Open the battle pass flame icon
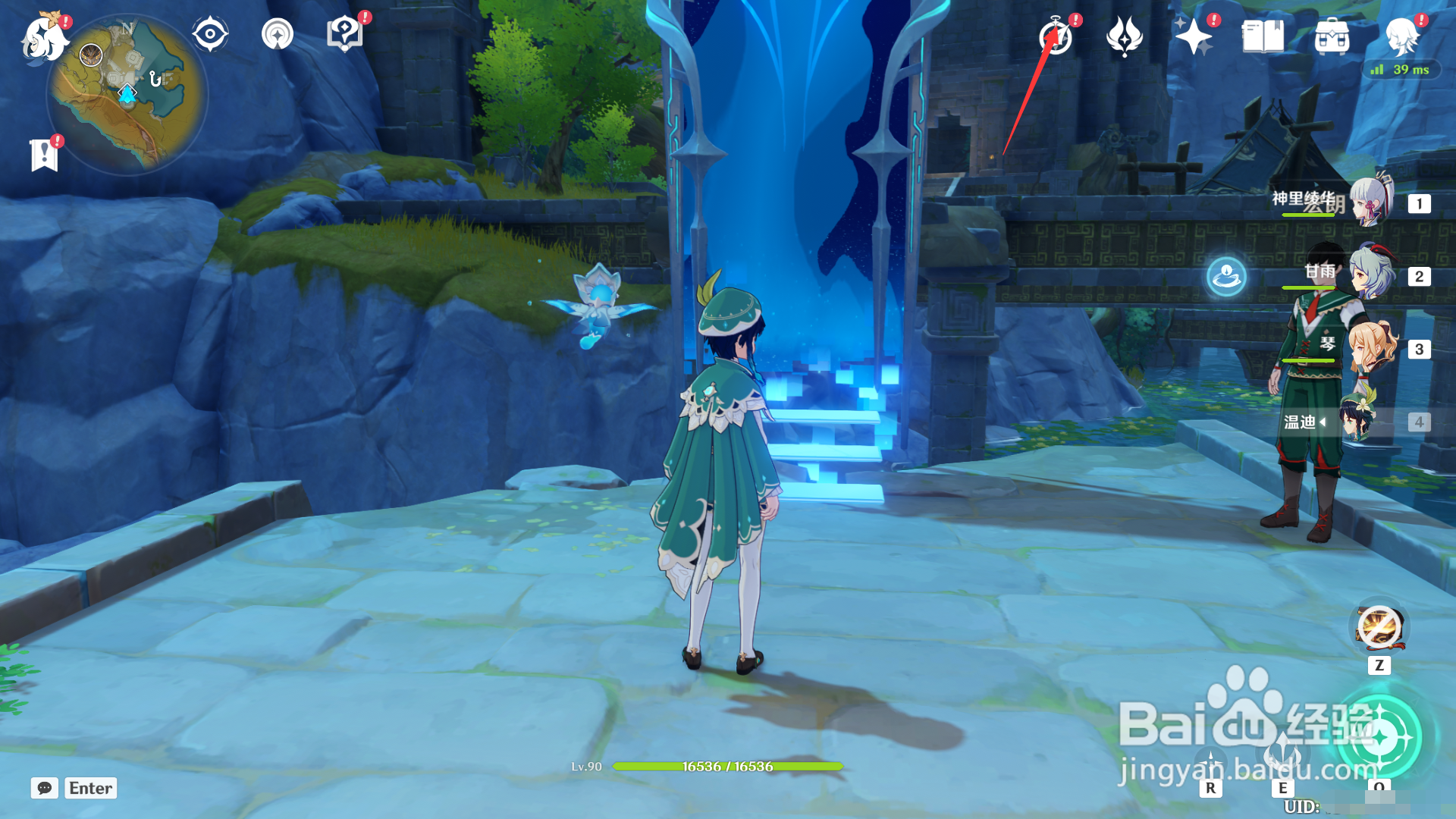The height and width of the screenshot is (819, 1456). tap(1124, 36)
